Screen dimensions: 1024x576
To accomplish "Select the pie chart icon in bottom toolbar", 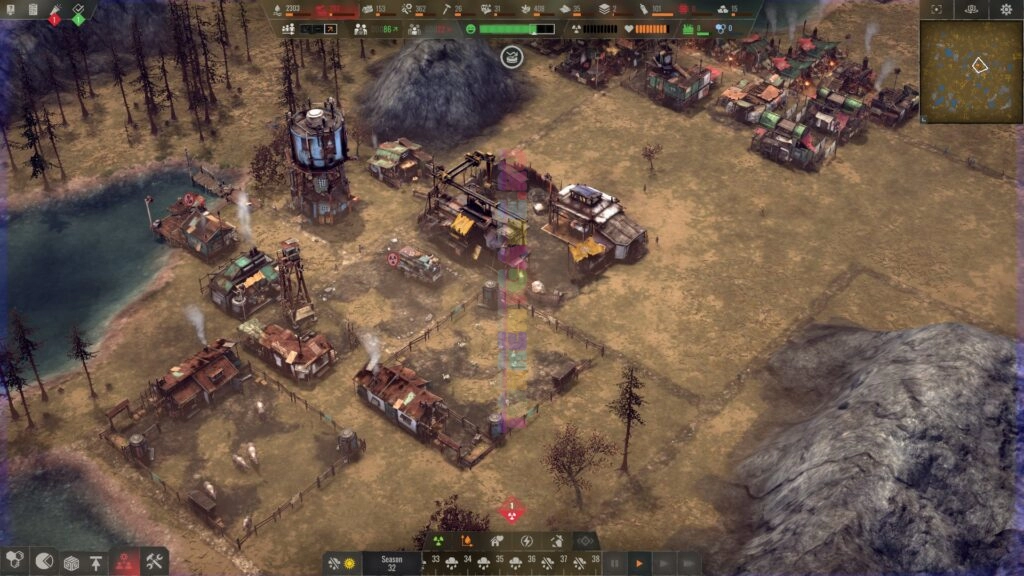I will [43, 562].
